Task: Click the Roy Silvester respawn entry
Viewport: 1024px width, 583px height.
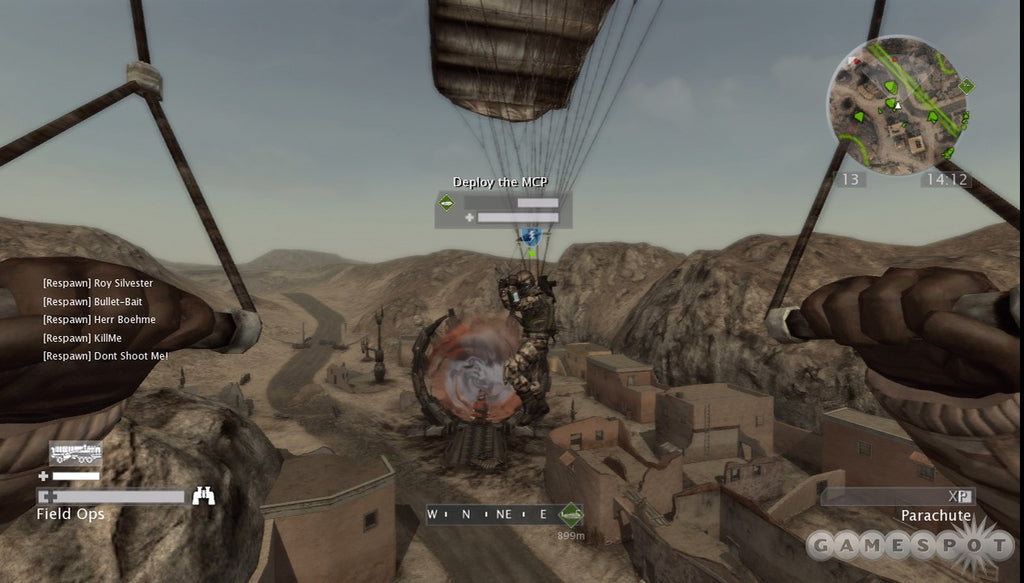Action: (x=98, y=283)
